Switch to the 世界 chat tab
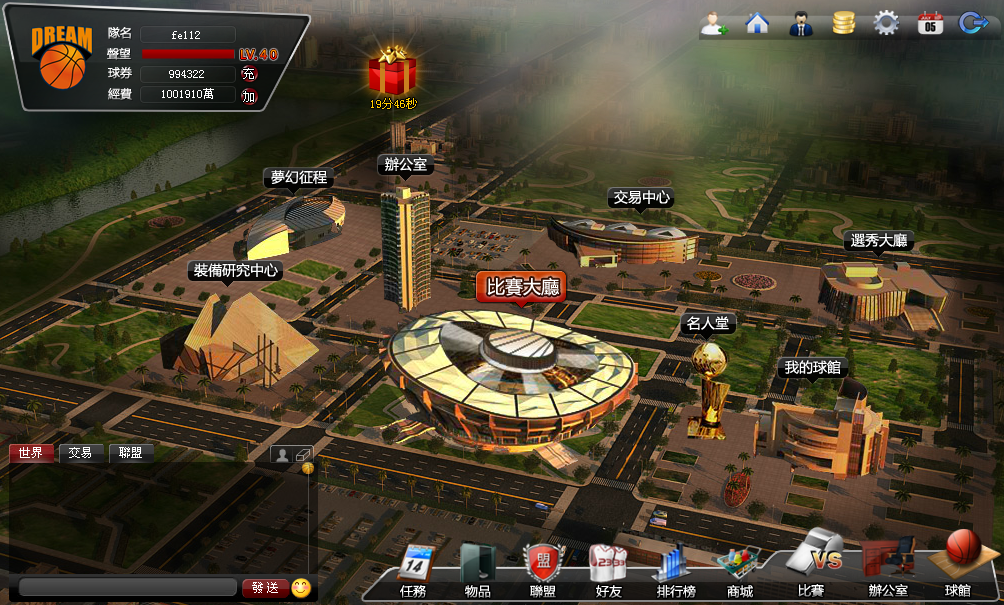 [31, 453]
